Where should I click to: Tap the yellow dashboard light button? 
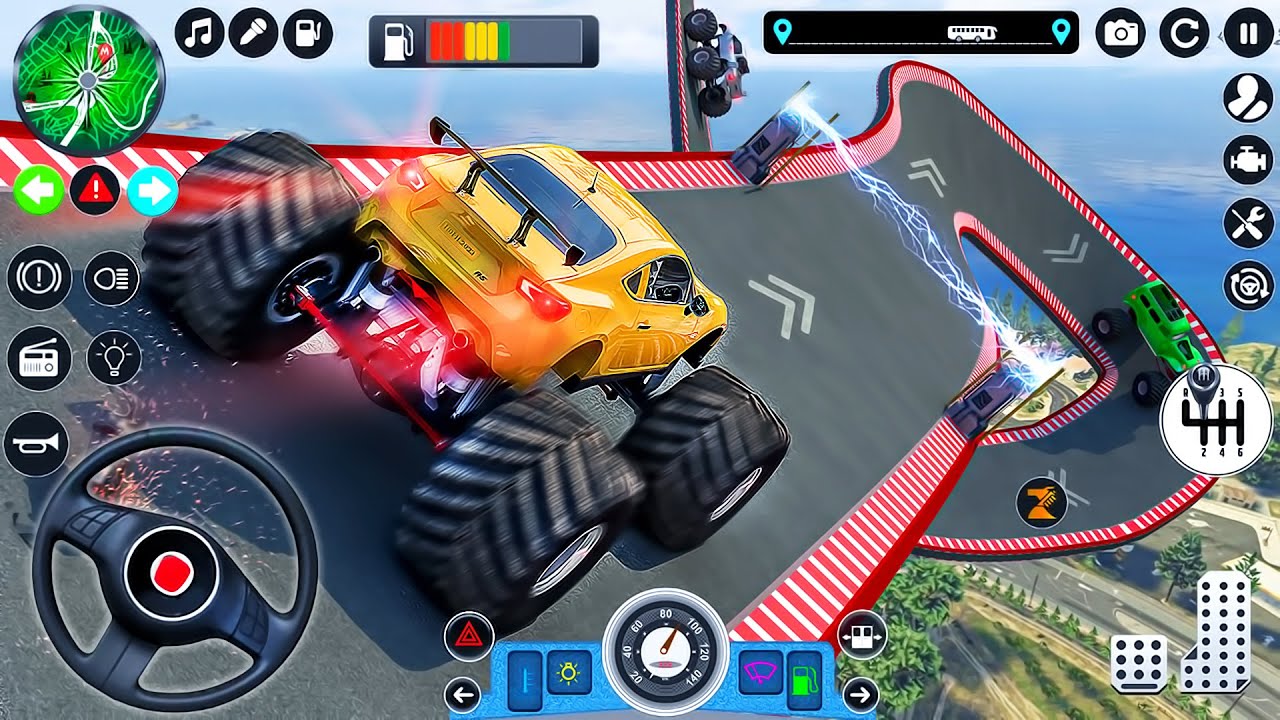tap(569, 672)
